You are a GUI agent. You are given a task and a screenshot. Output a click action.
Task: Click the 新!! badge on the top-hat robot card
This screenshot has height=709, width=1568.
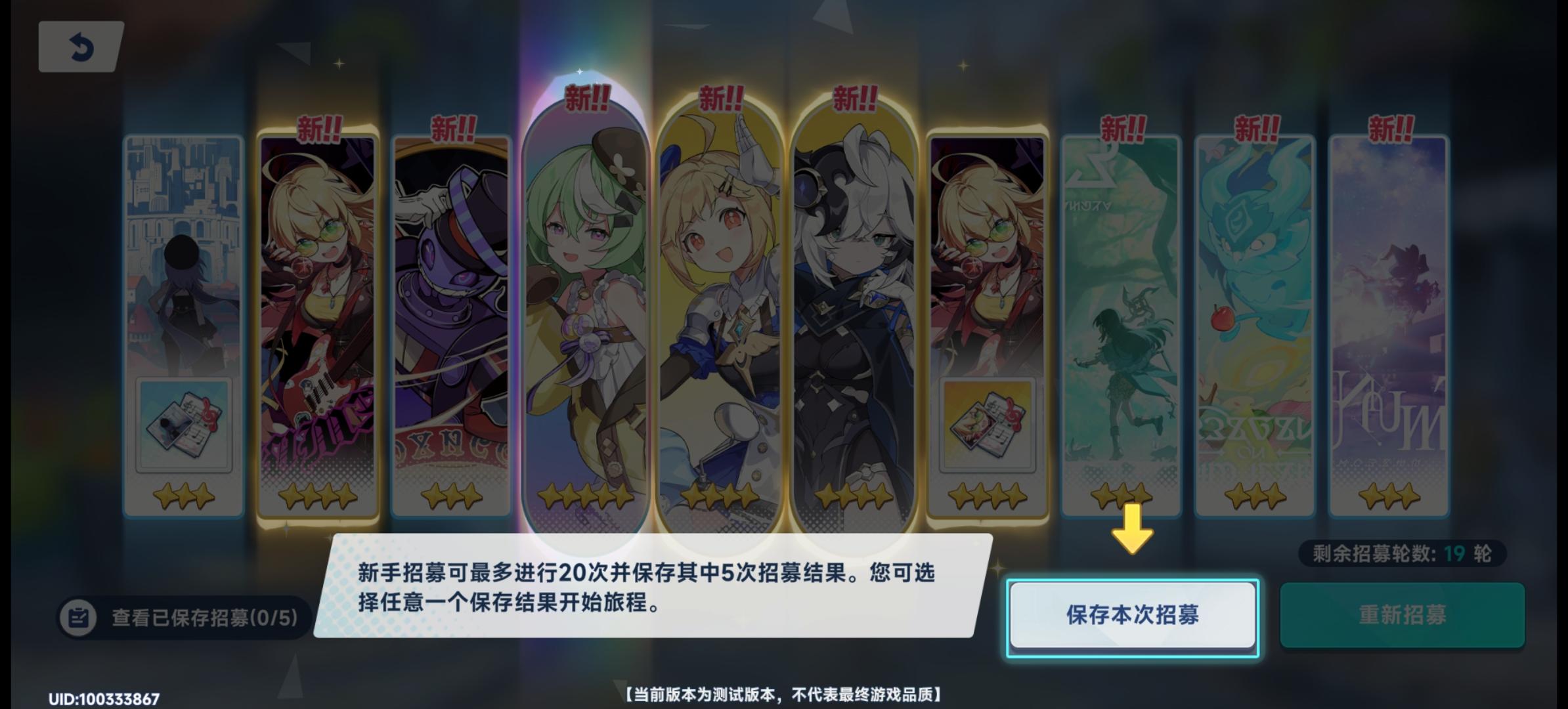pyautogui.click(x=453, y=129)
